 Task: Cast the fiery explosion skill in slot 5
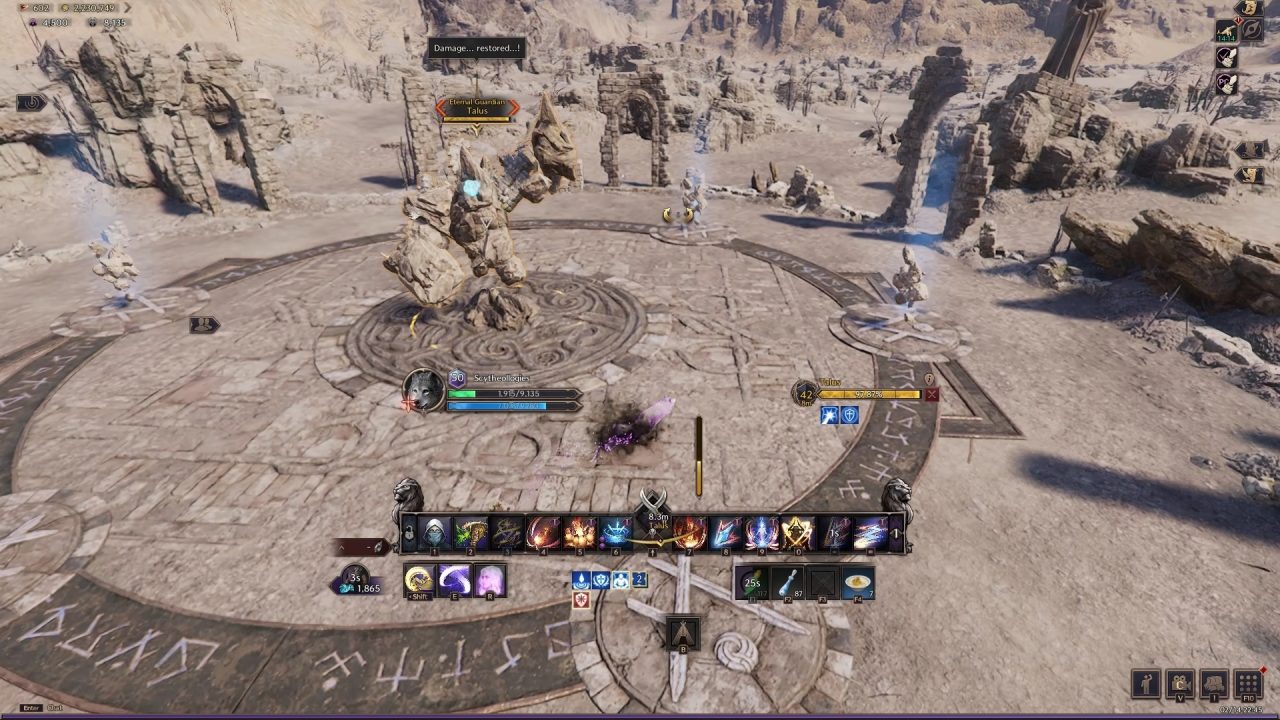580,532
